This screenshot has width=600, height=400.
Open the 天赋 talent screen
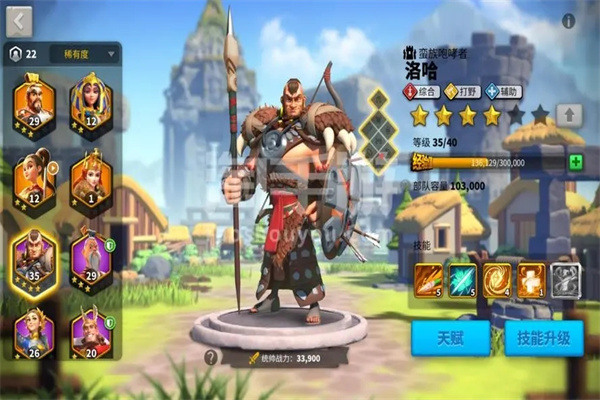450,339
